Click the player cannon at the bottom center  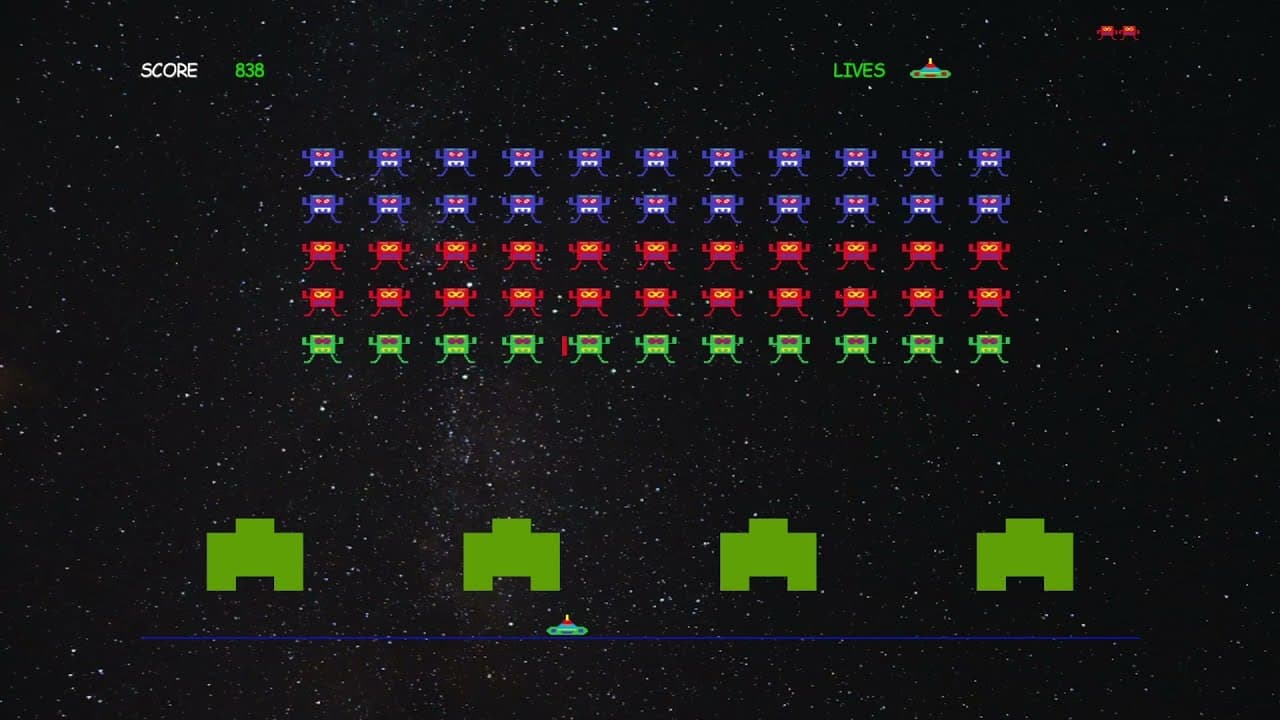(x=566, y=629)
